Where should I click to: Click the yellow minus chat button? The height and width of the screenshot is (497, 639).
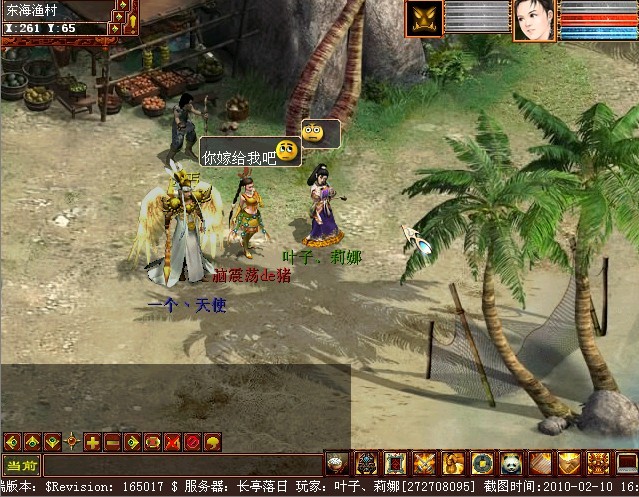112,442
